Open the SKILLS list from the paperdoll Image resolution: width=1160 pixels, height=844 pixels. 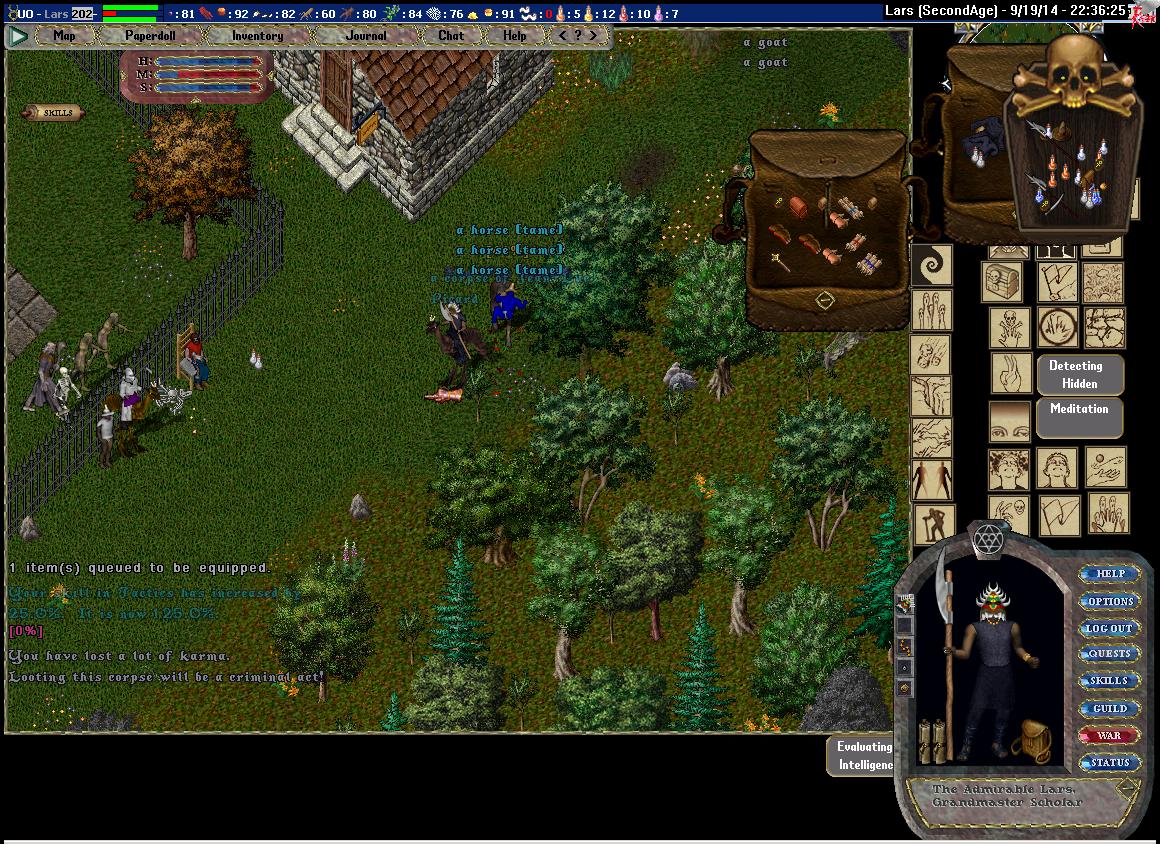[x=1110, y=681]
